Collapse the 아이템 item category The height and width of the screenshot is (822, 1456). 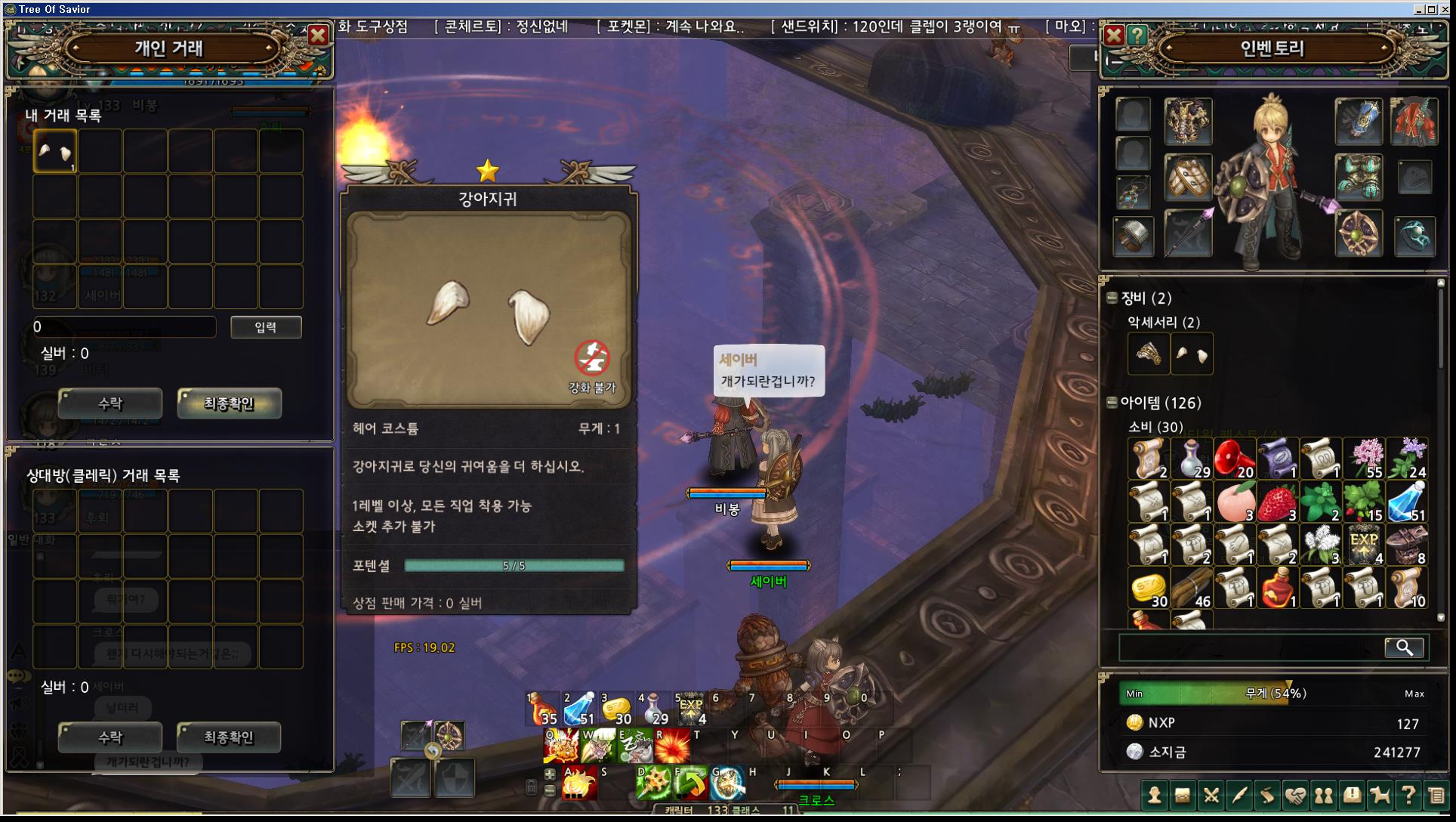[1112, 403]
